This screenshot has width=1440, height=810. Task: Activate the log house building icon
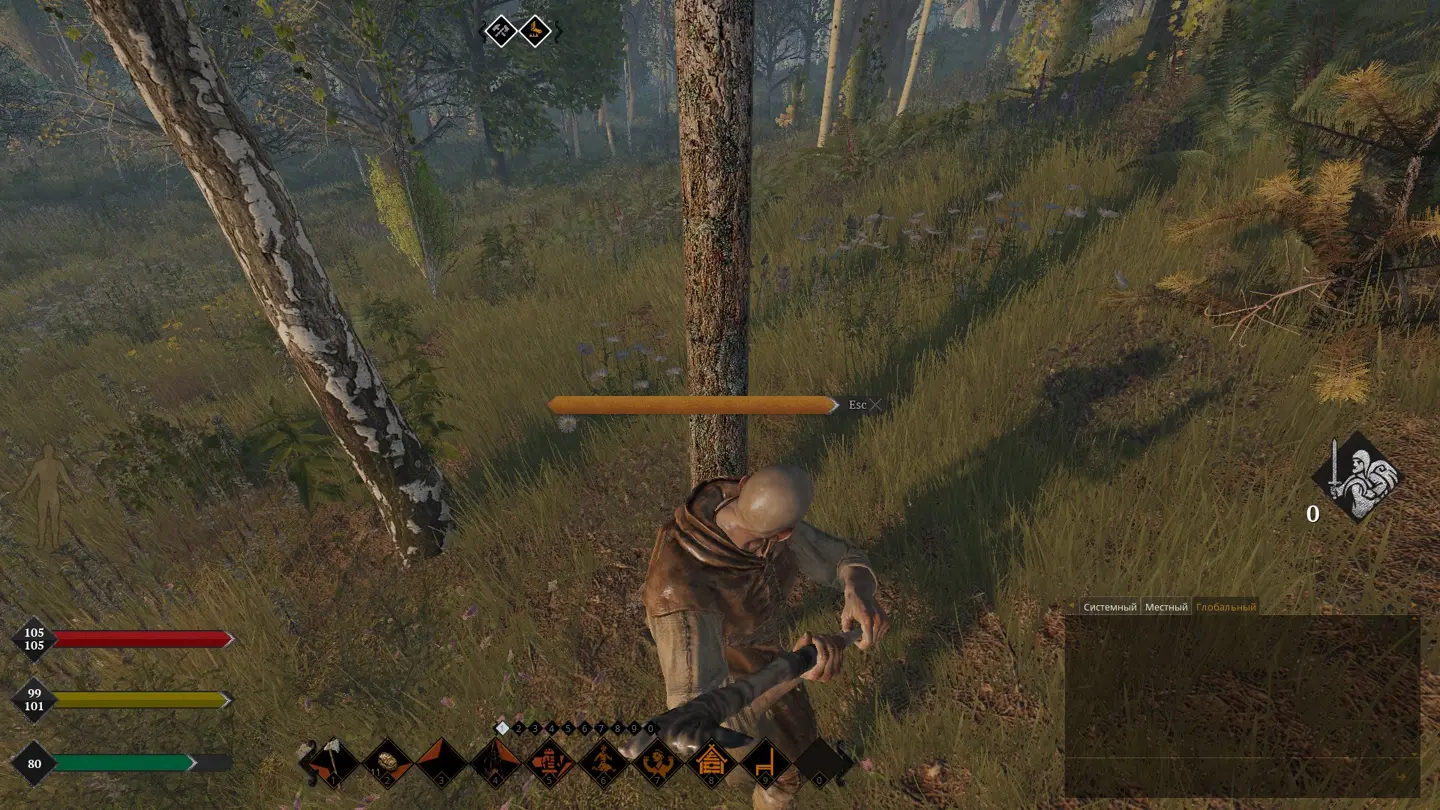[x=711, y=763]
